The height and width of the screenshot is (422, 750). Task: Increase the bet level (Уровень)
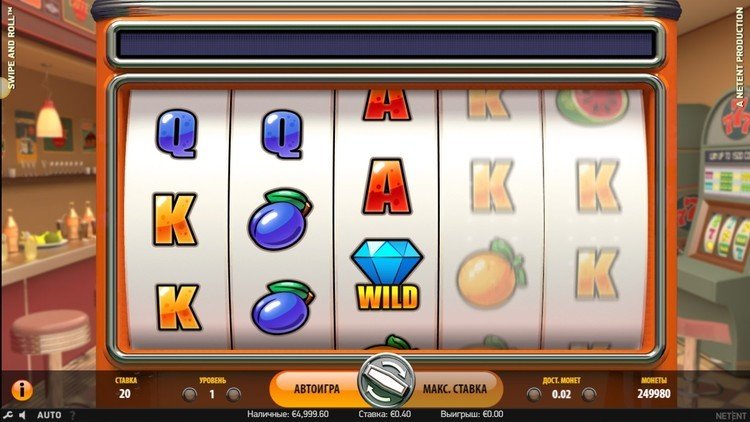tap(234, 395)
